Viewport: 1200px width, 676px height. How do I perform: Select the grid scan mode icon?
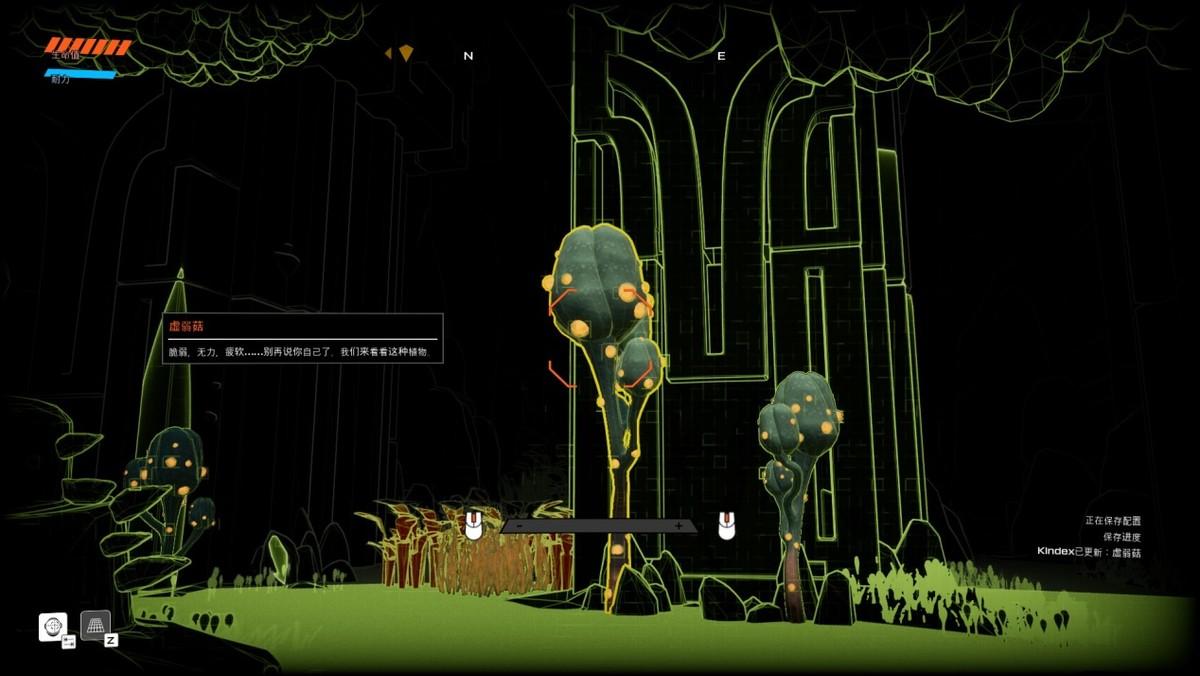click(95, 625)
